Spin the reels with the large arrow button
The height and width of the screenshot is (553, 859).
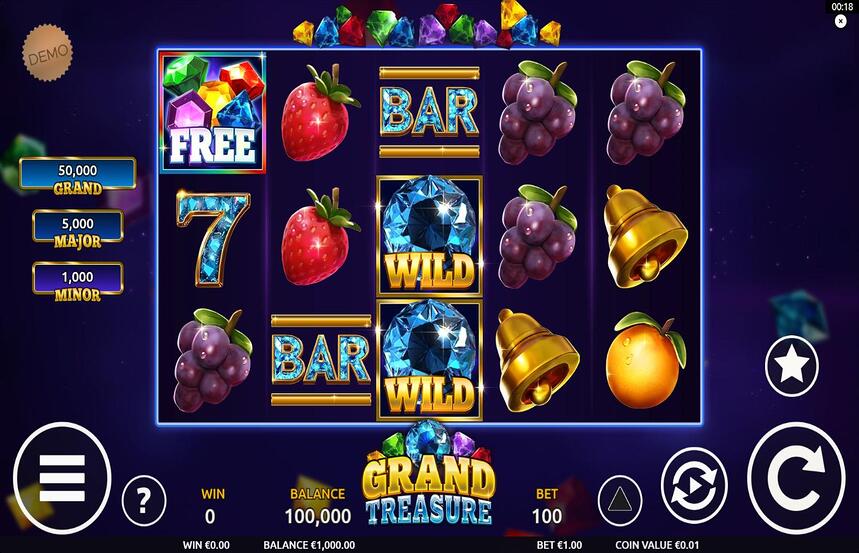point(796,479)
